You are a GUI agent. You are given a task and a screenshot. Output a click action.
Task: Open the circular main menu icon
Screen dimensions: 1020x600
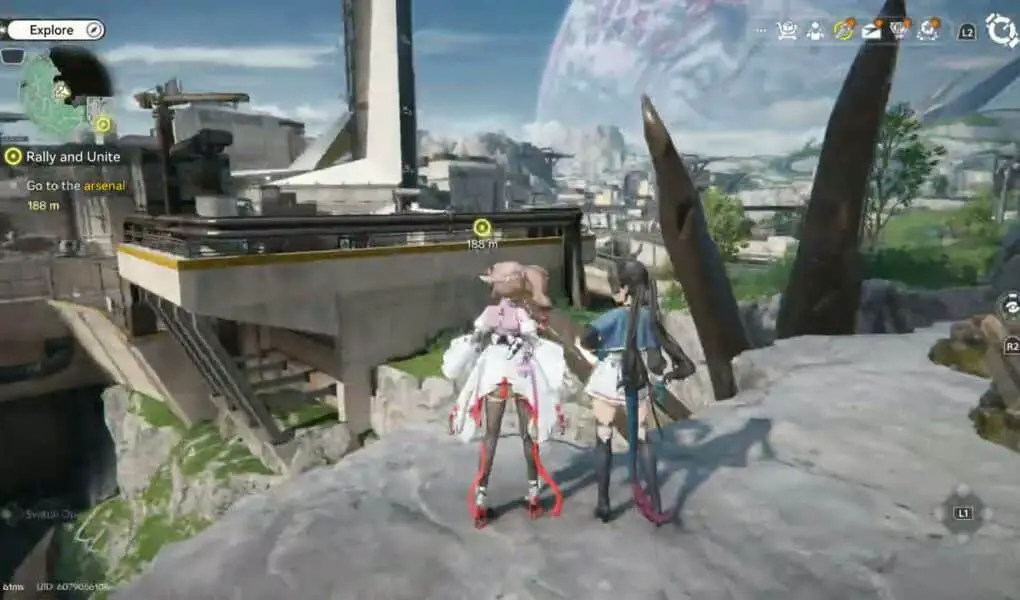(x=1001, y=30)
